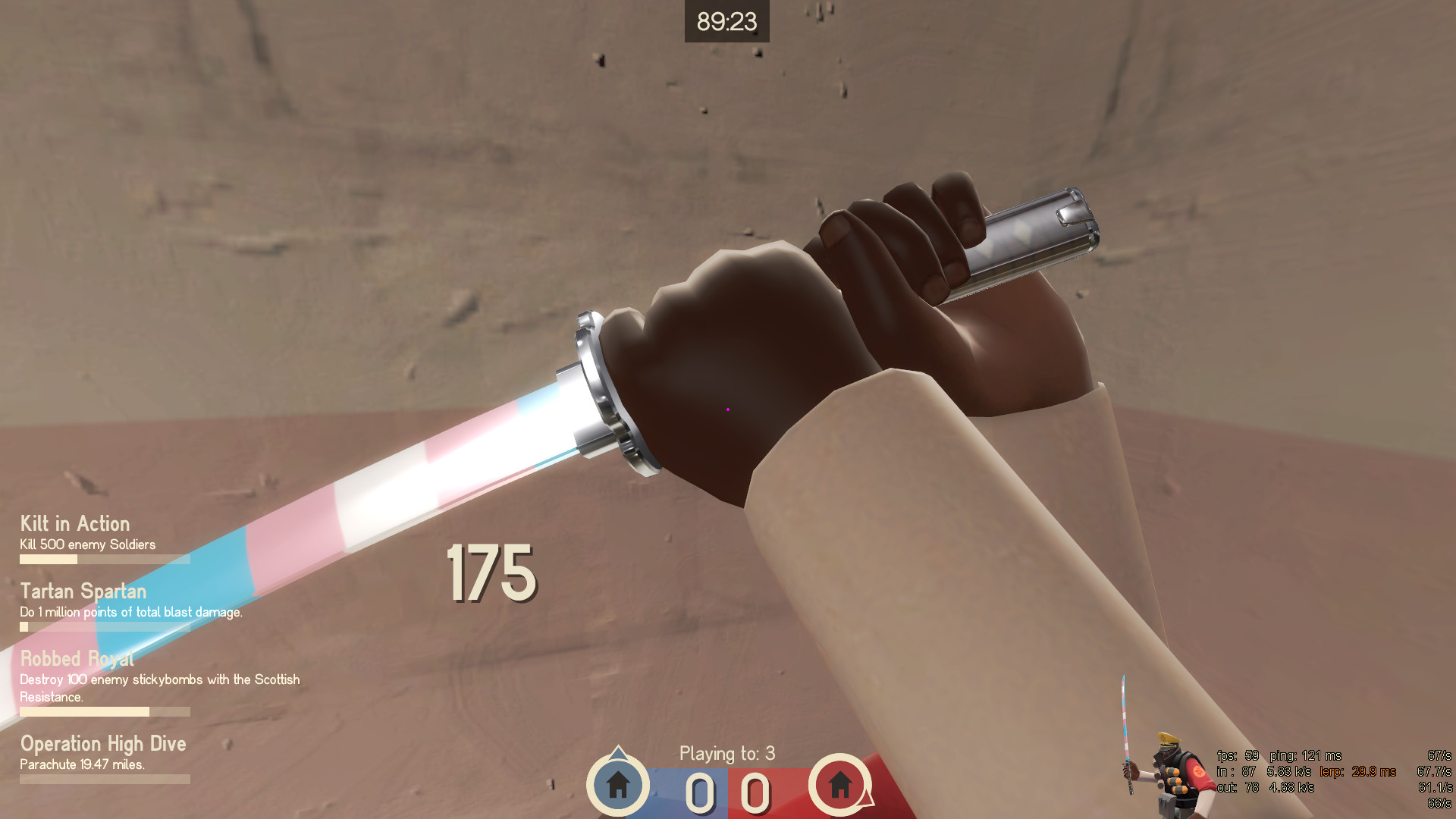The width and height of the screenshot is (1456, 819).
Task: Expand the scoreboard panel
Action: pyautogui.click(x=726, y=787)
